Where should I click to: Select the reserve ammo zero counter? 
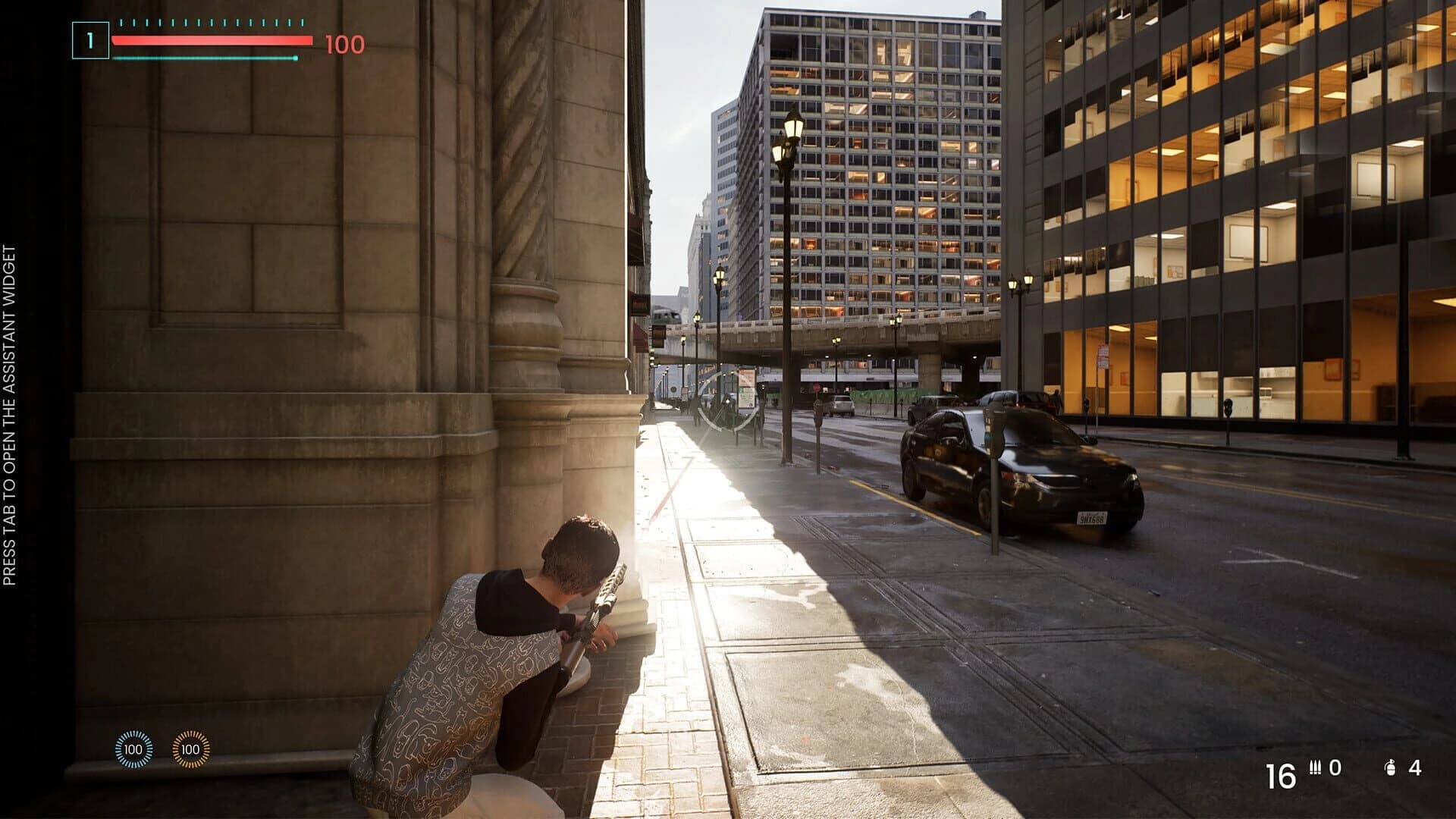[1335, 767]
